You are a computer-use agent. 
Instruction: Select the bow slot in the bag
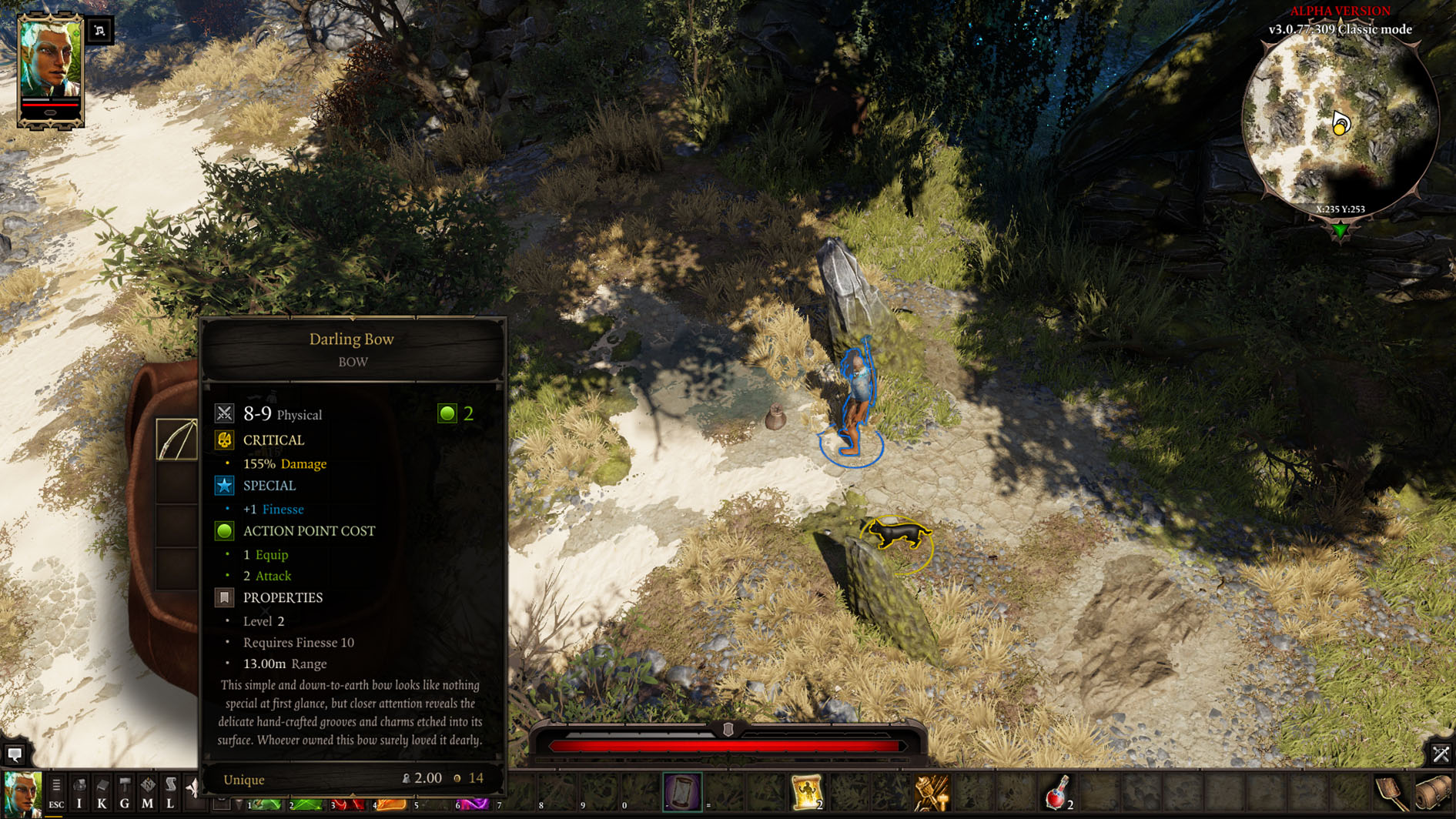[x=176, y=440]
